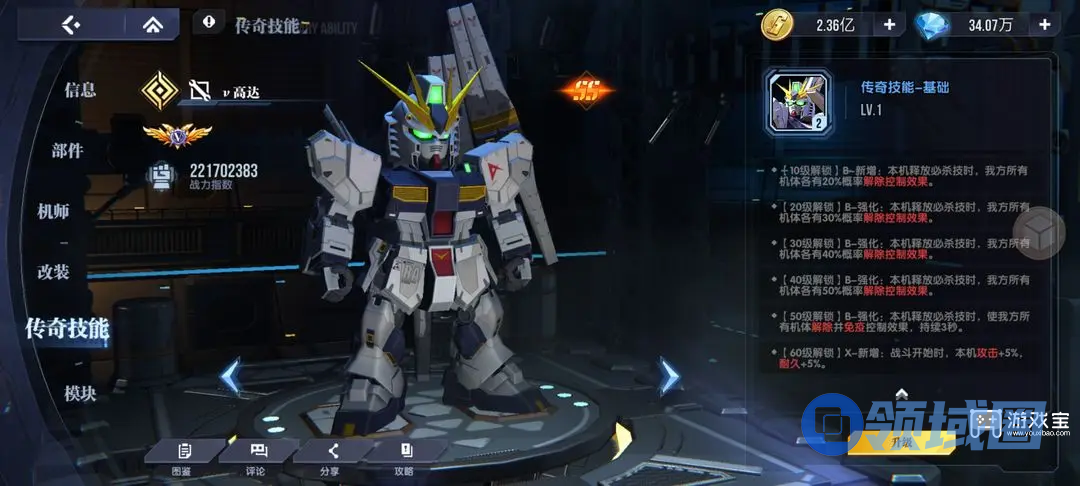Open the 模块 module tab
The height and width of the screenshot is (486, 1080).
point(80,393)
